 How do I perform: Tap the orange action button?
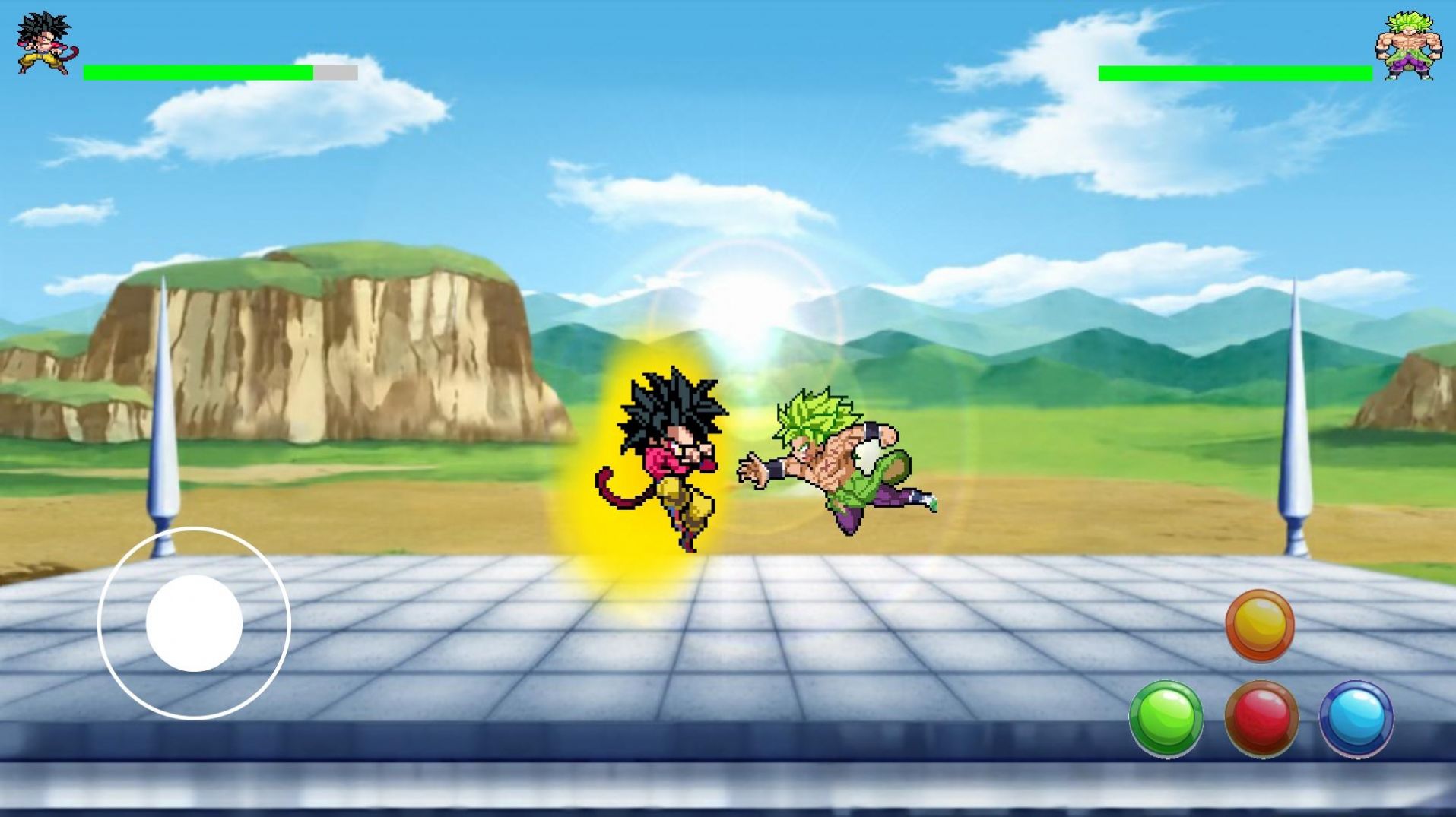(1259, 625)
